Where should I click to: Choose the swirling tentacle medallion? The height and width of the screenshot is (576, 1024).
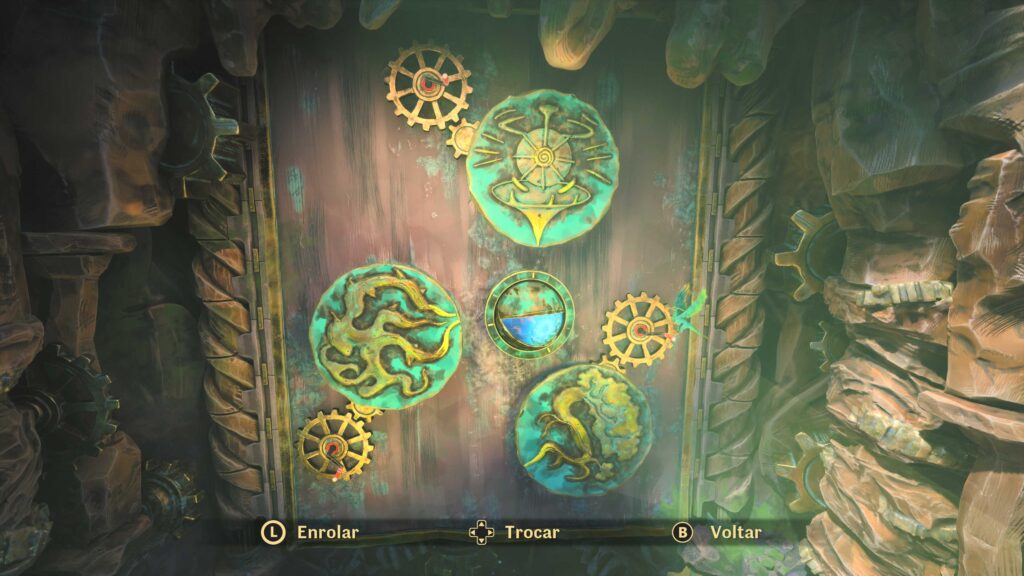(x=385, y=334)
